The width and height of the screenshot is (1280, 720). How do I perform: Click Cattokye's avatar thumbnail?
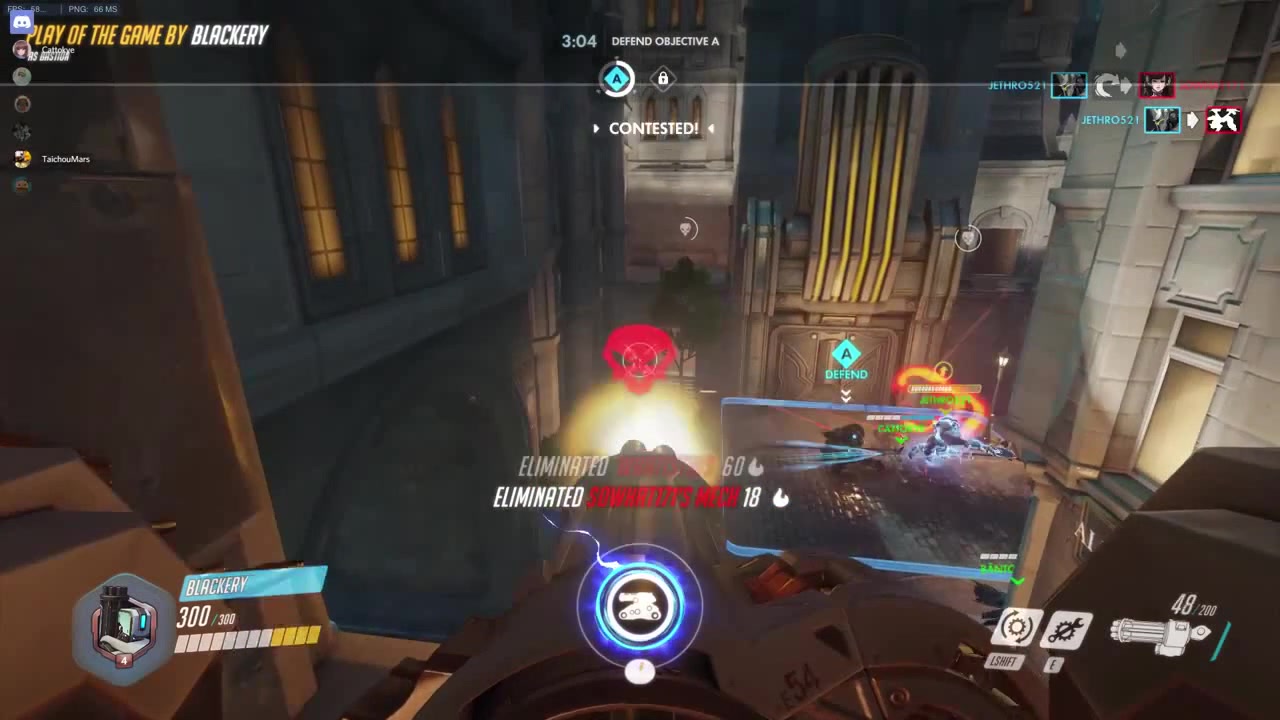(x=21, y=49)
